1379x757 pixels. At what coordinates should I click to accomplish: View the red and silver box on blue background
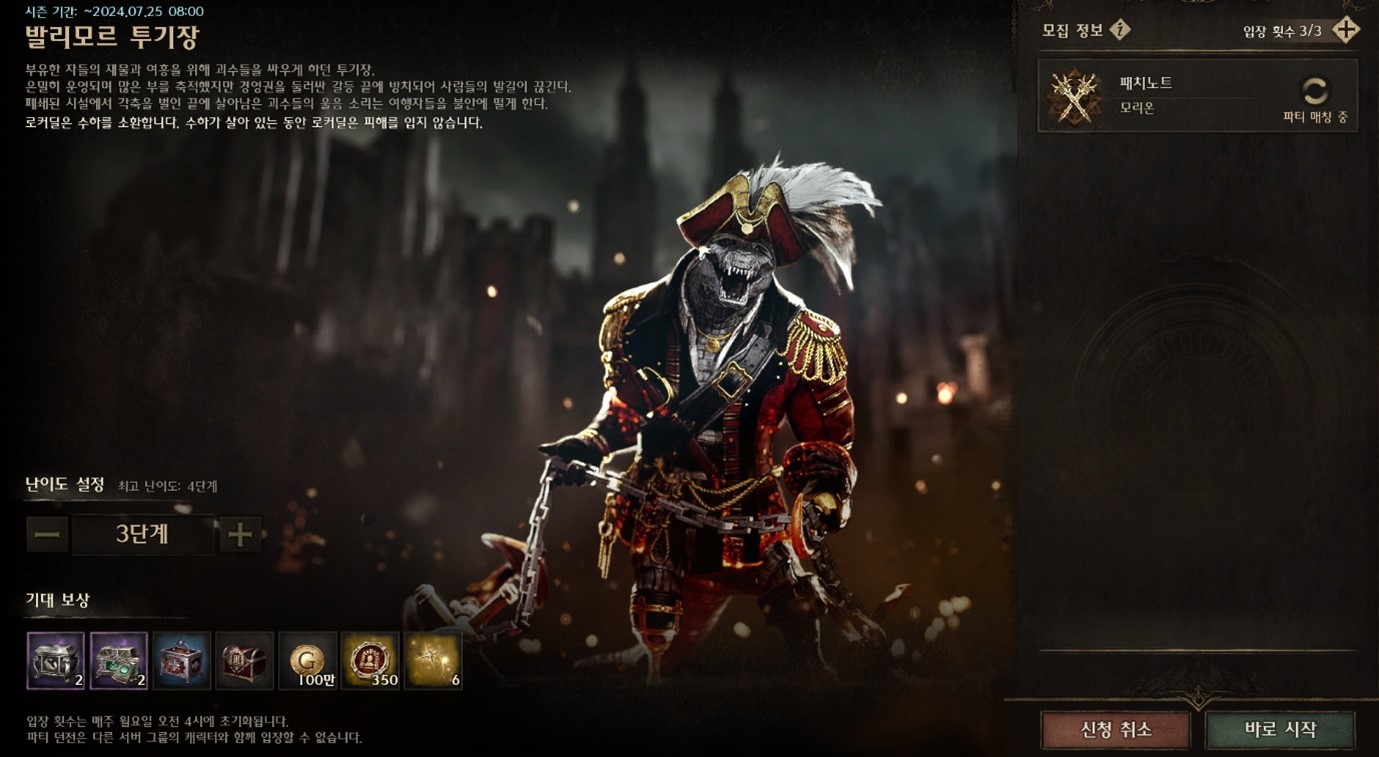pos(182,660)
